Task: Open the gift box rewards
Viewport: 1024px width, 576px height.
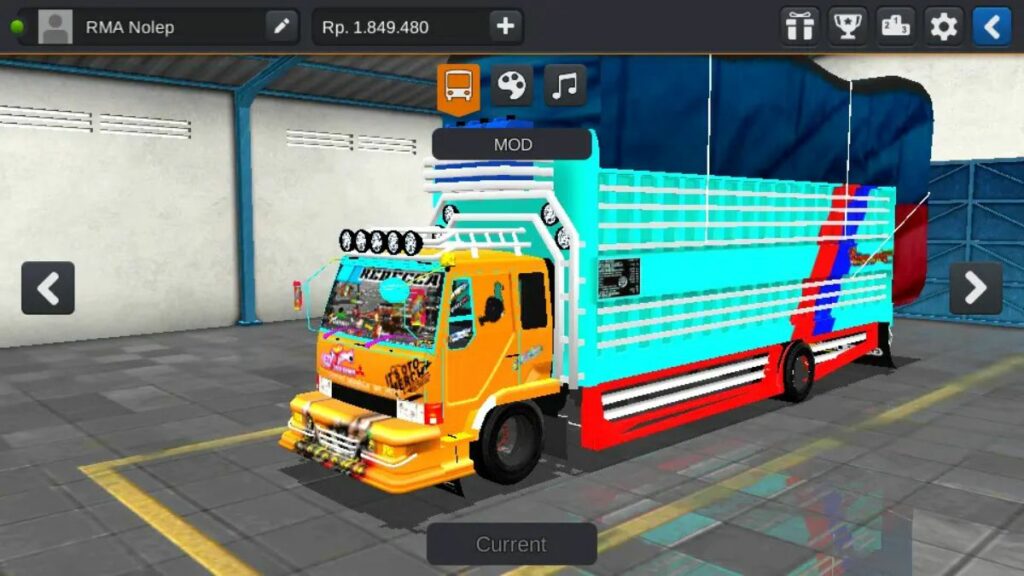Action: [x=799, y=27]
